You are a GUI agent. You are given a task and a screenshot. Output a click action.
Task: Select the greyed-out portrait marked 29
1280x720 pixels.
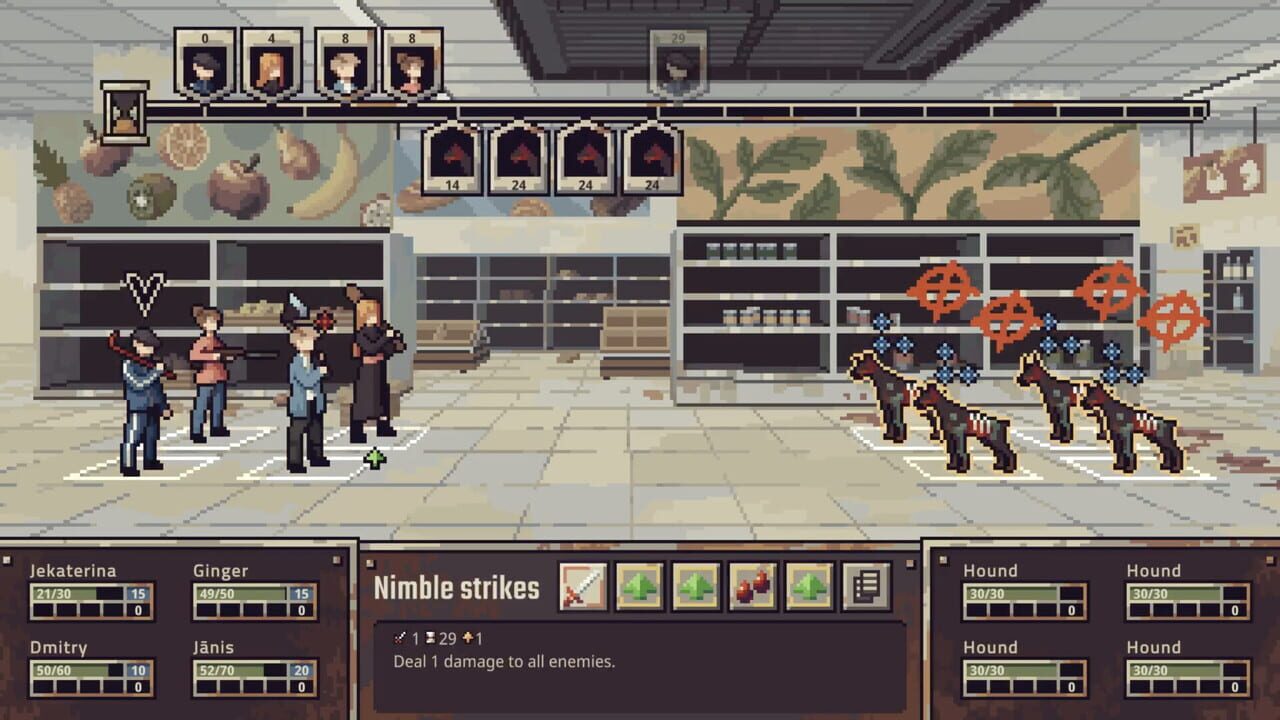[x=680, y=62]
